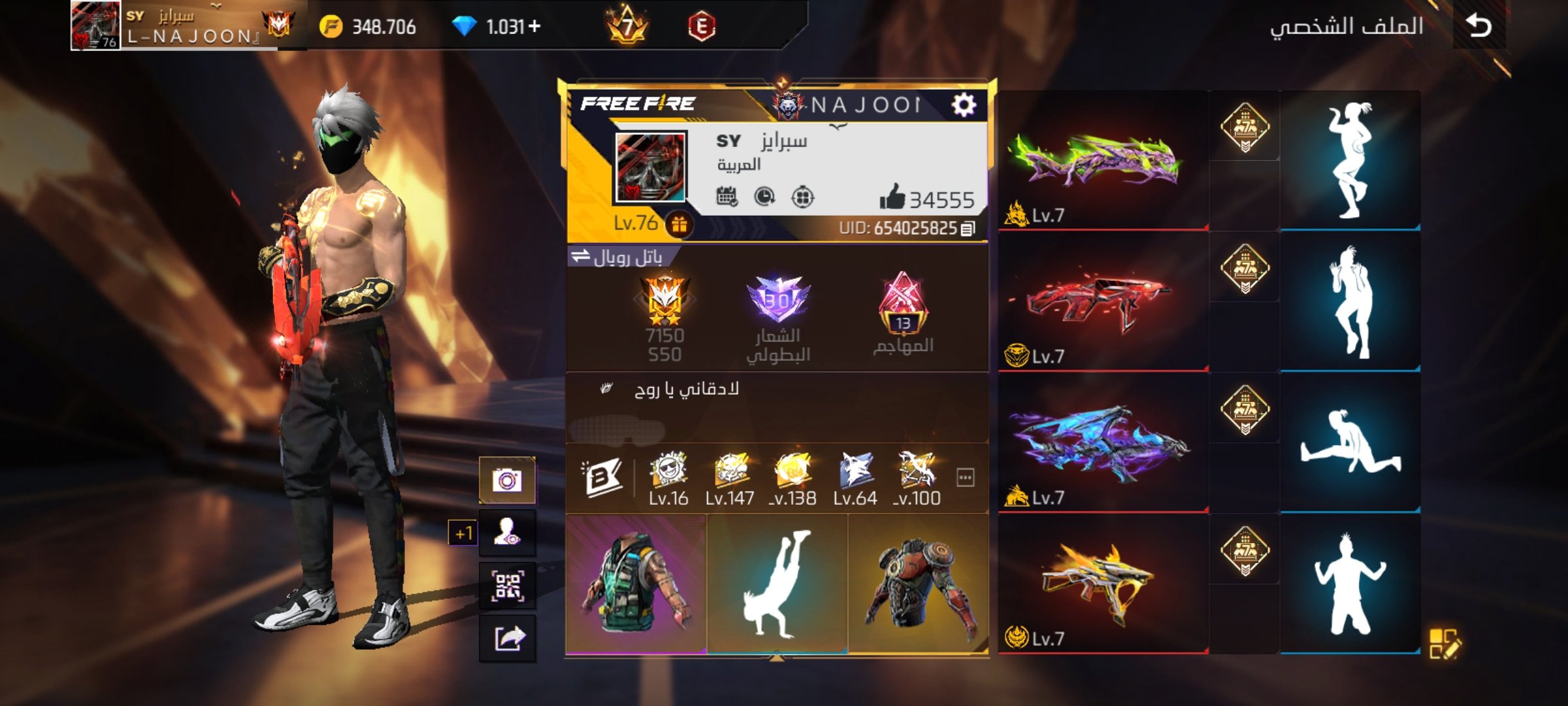Viewport: 1568px width, 706px height.
Task: Like the profile with thumbs-up
Action: click(x=892, y=197)
